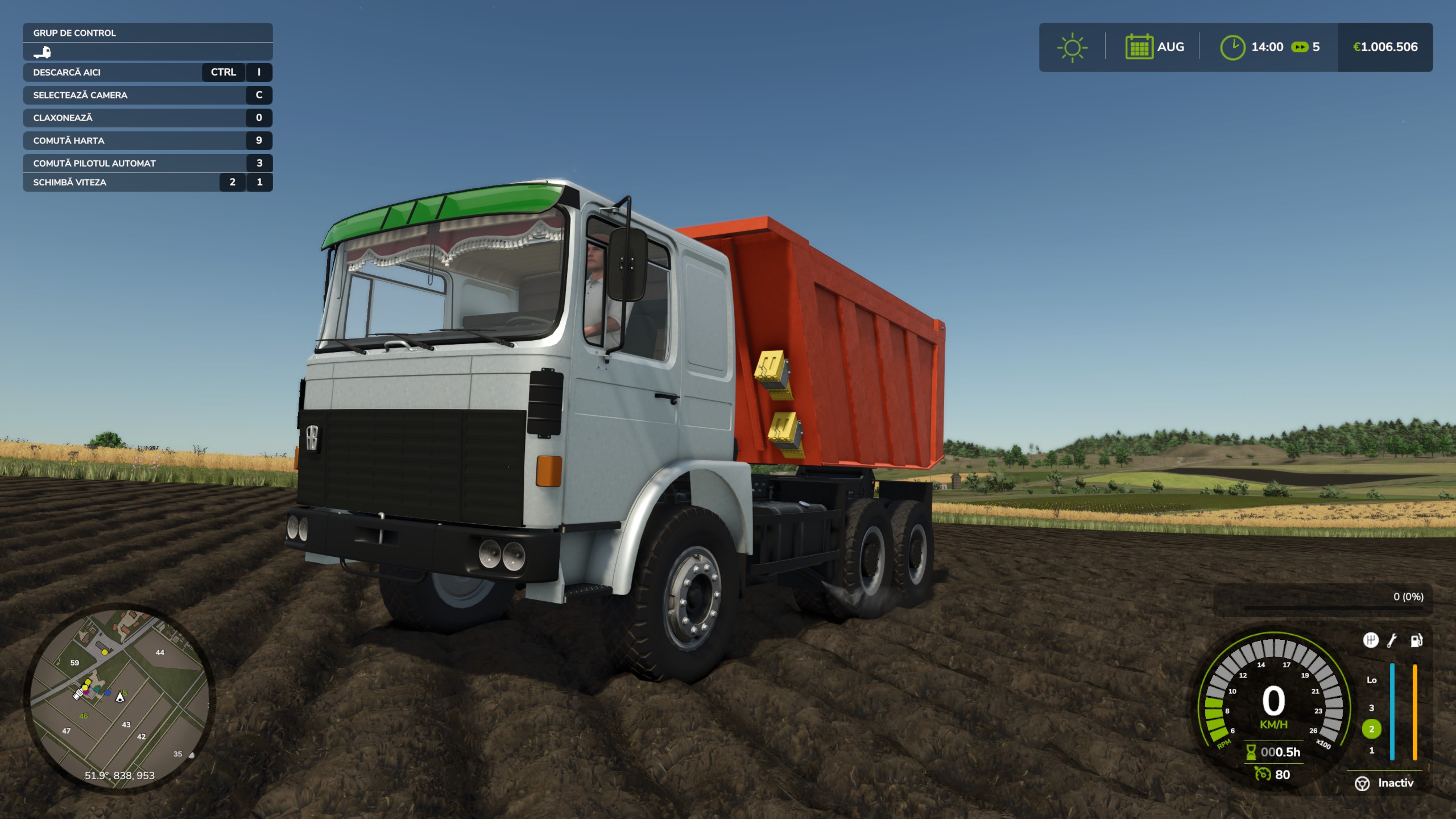
Task: Click the fuel pump icon
Action: coord(1416,640)
